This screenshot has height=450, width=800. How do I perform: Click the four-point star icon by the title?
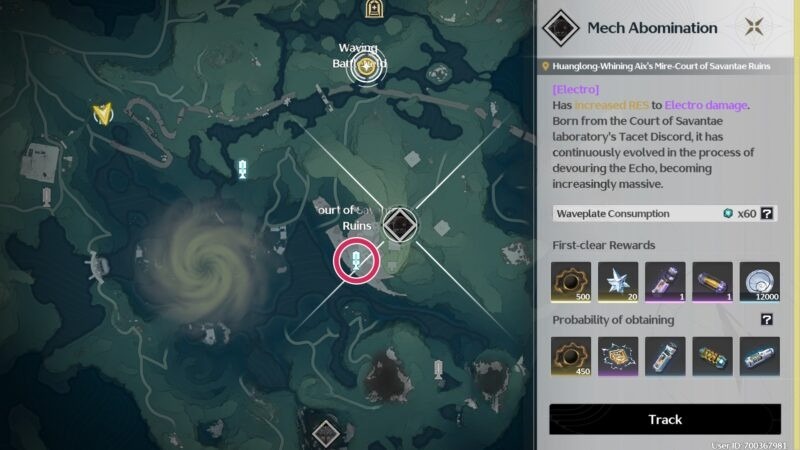click(x=758, y=28)
